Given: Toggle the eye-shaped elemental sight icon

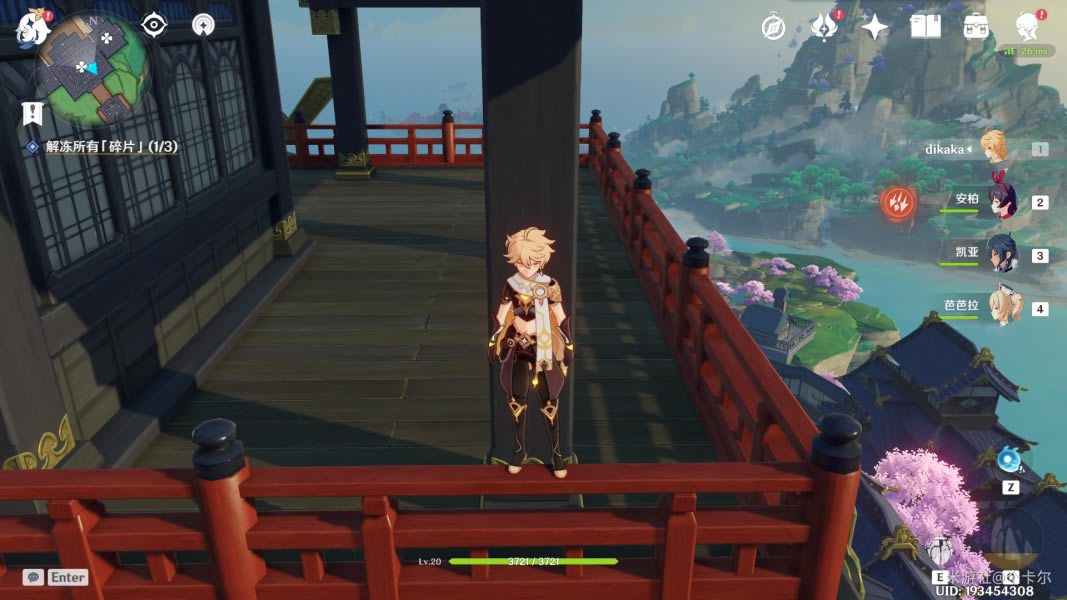Looking at the screenshot, I should coord(153,25).
